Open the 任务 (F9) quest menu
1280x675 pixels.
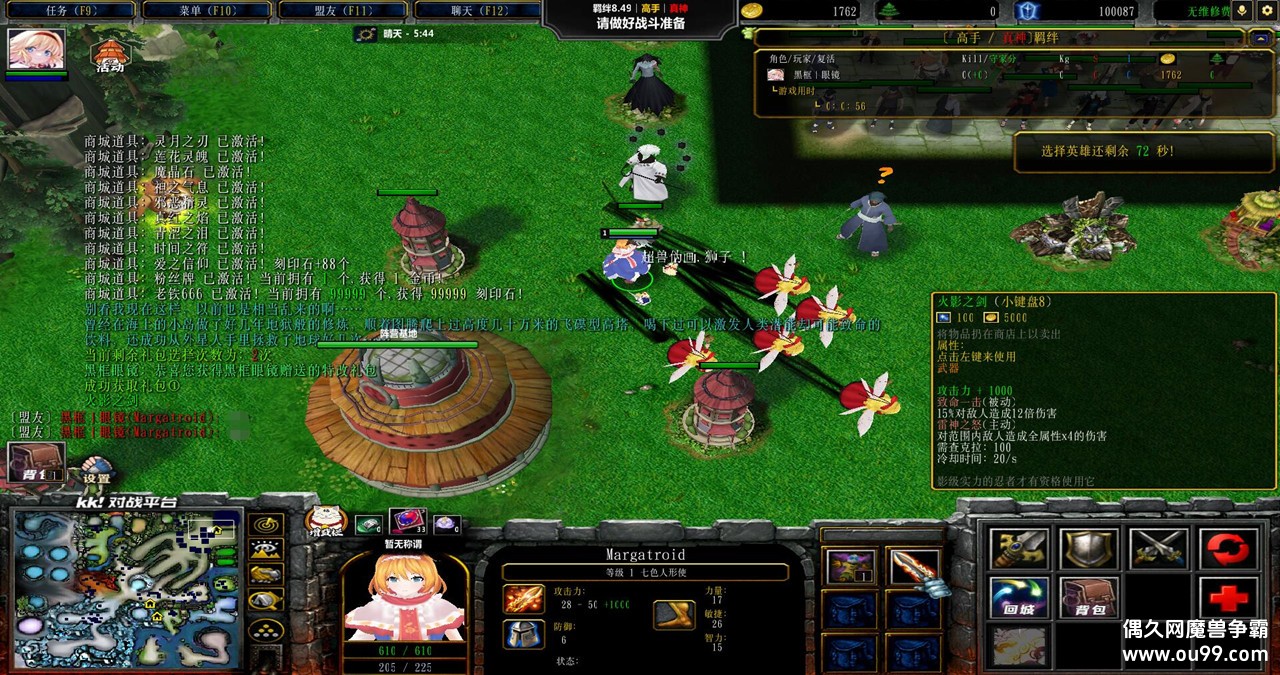[70, 11]
